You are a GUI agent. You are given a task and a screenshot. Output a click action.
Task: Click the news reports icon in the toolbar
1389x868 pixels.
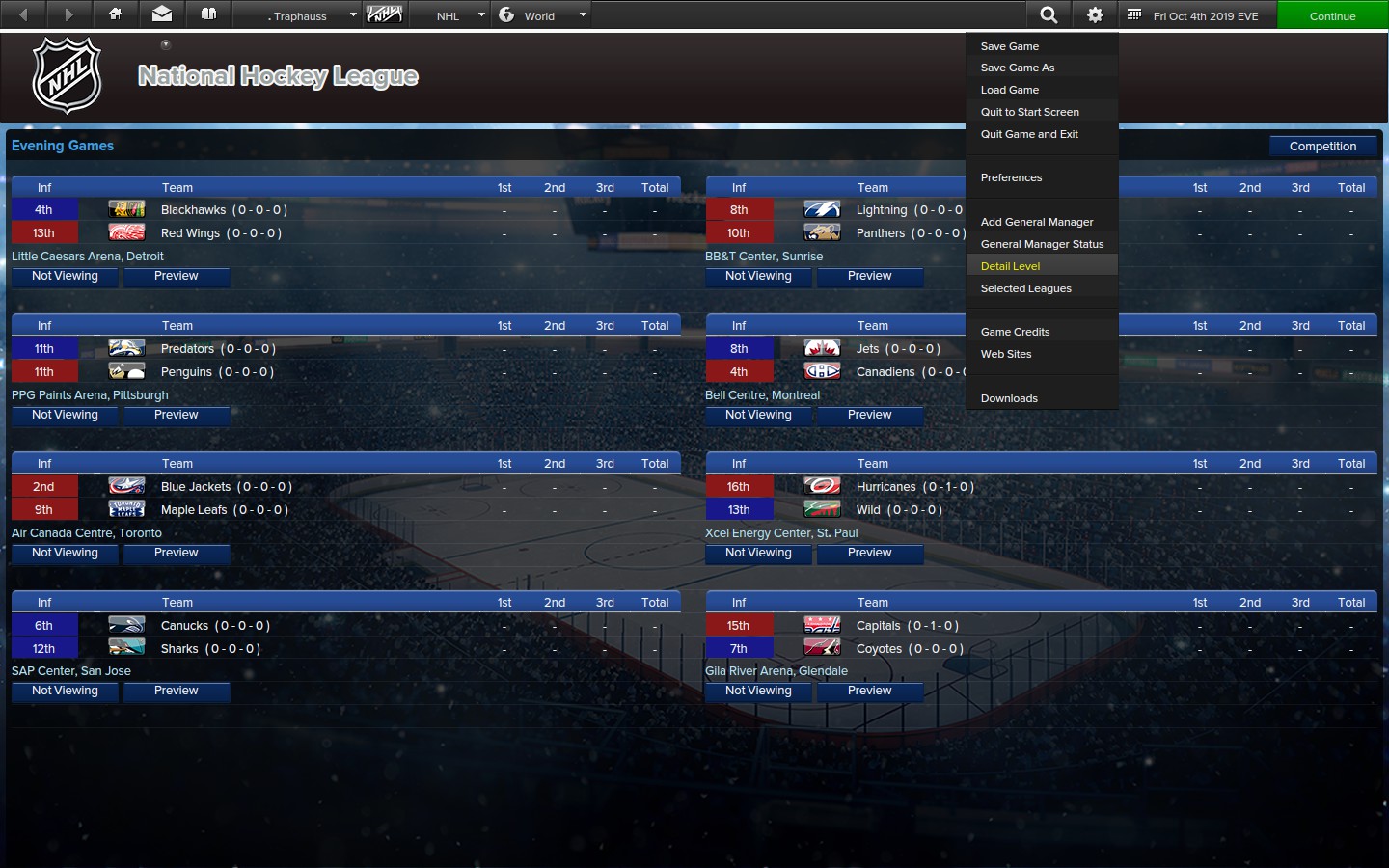click(208, 14)
